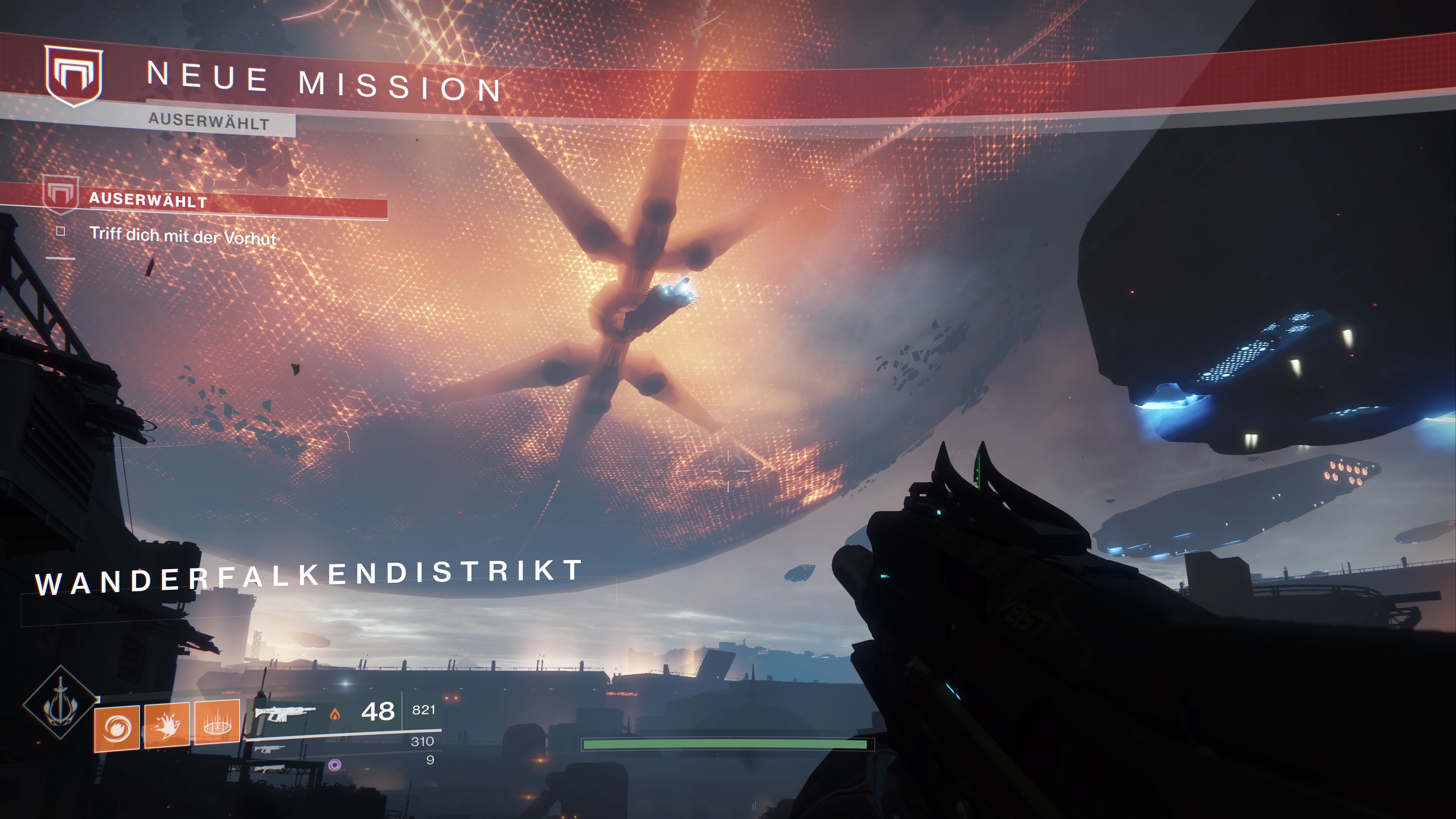Trigger the burning hand melee ability
1456x819 pixels.
coord(167,726)
